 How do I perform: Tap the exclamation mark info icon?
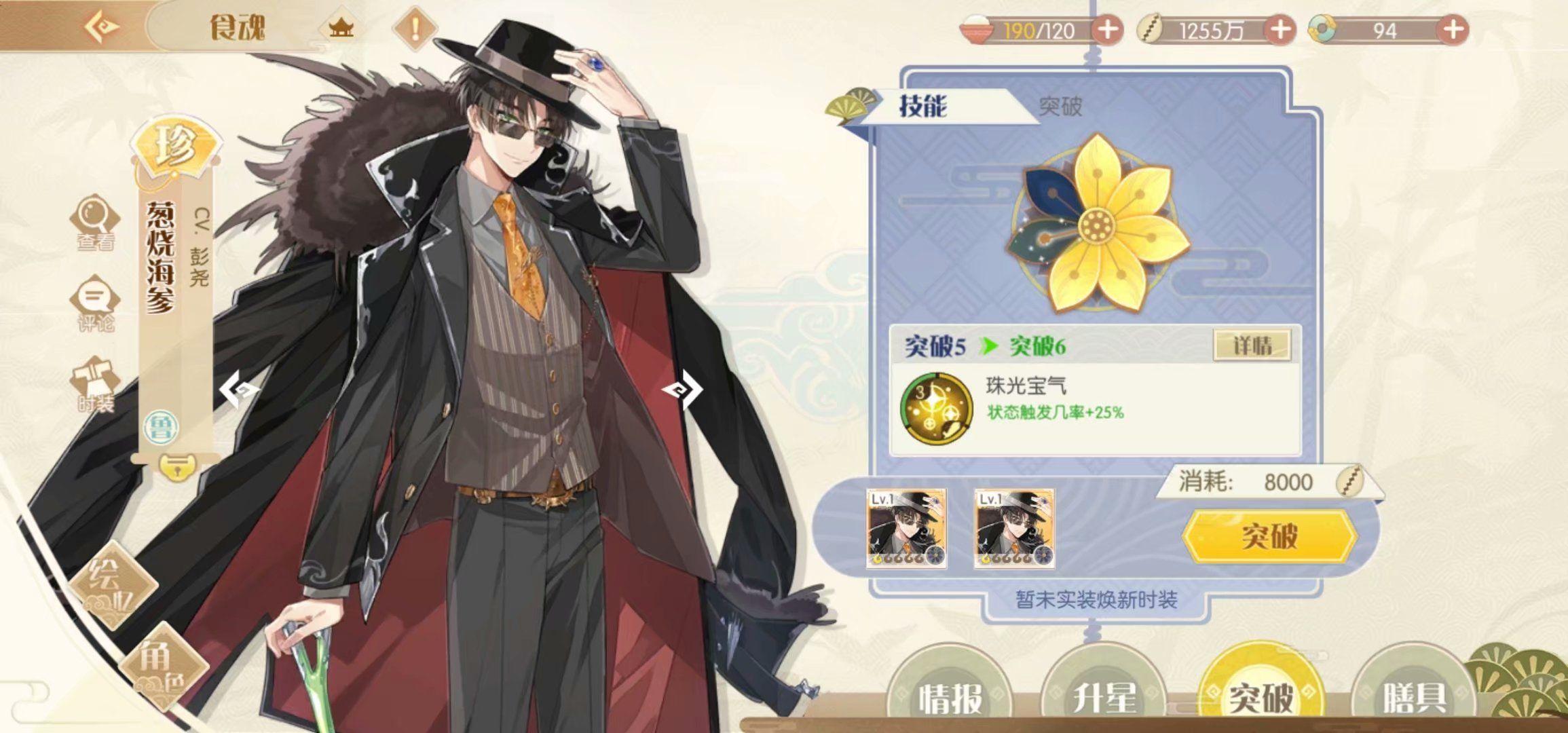(415, 29)
